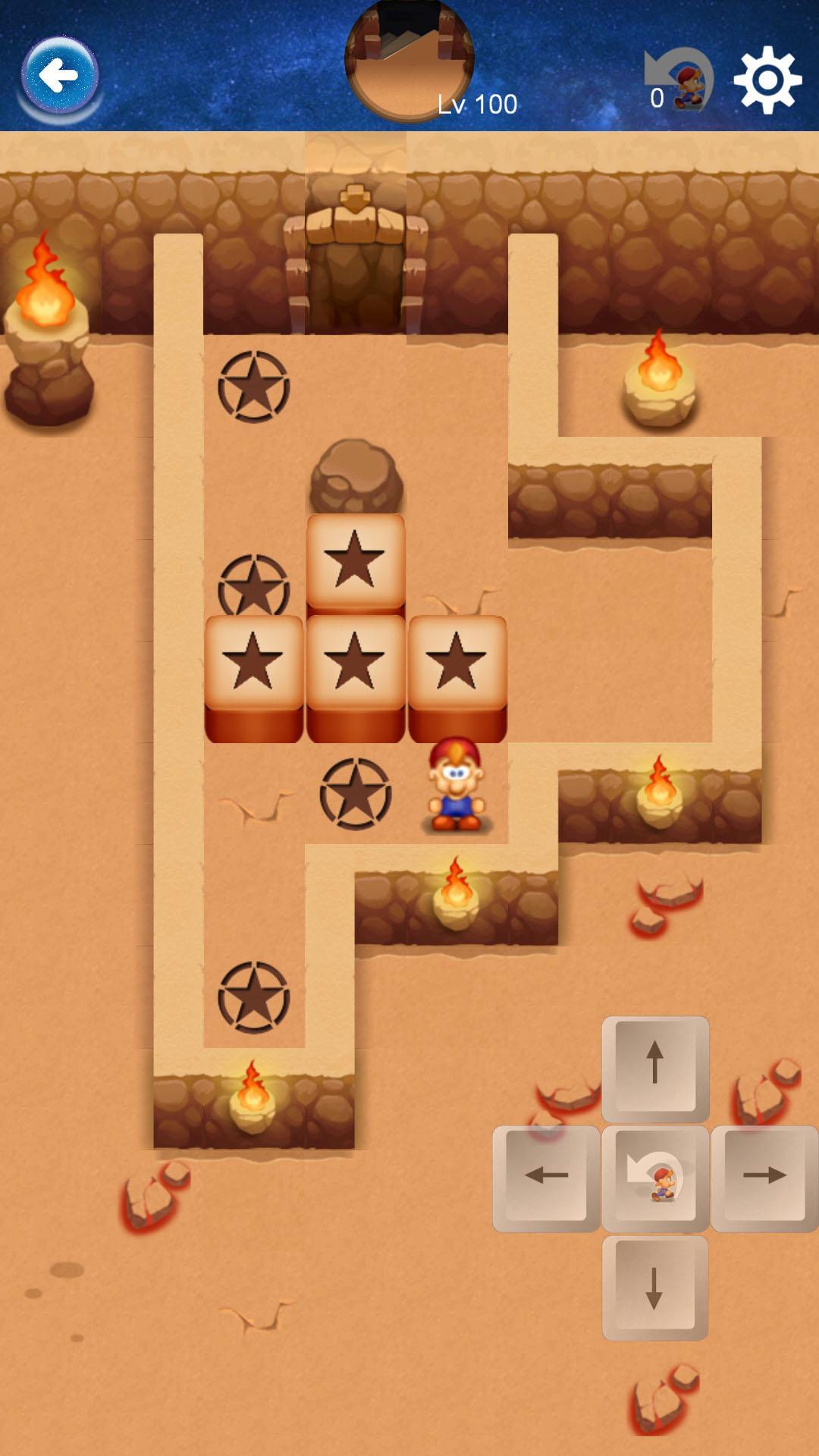Tap the undo counter icon in header
The image size is (819, 1456).
(x=679, y=80)
